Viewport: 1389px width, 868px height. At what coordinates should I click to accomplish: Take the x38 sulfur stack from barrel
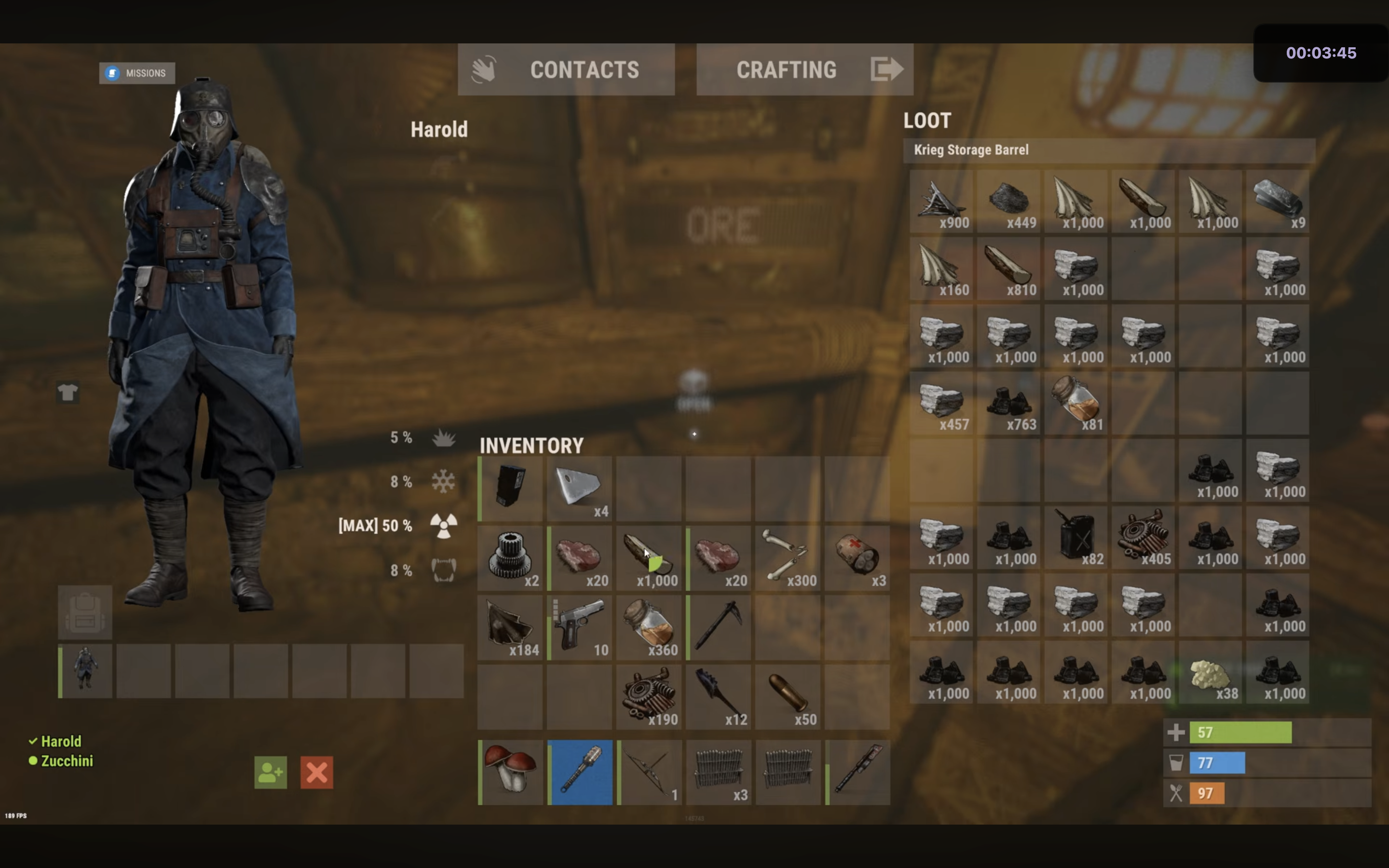tap(1211, 673)
